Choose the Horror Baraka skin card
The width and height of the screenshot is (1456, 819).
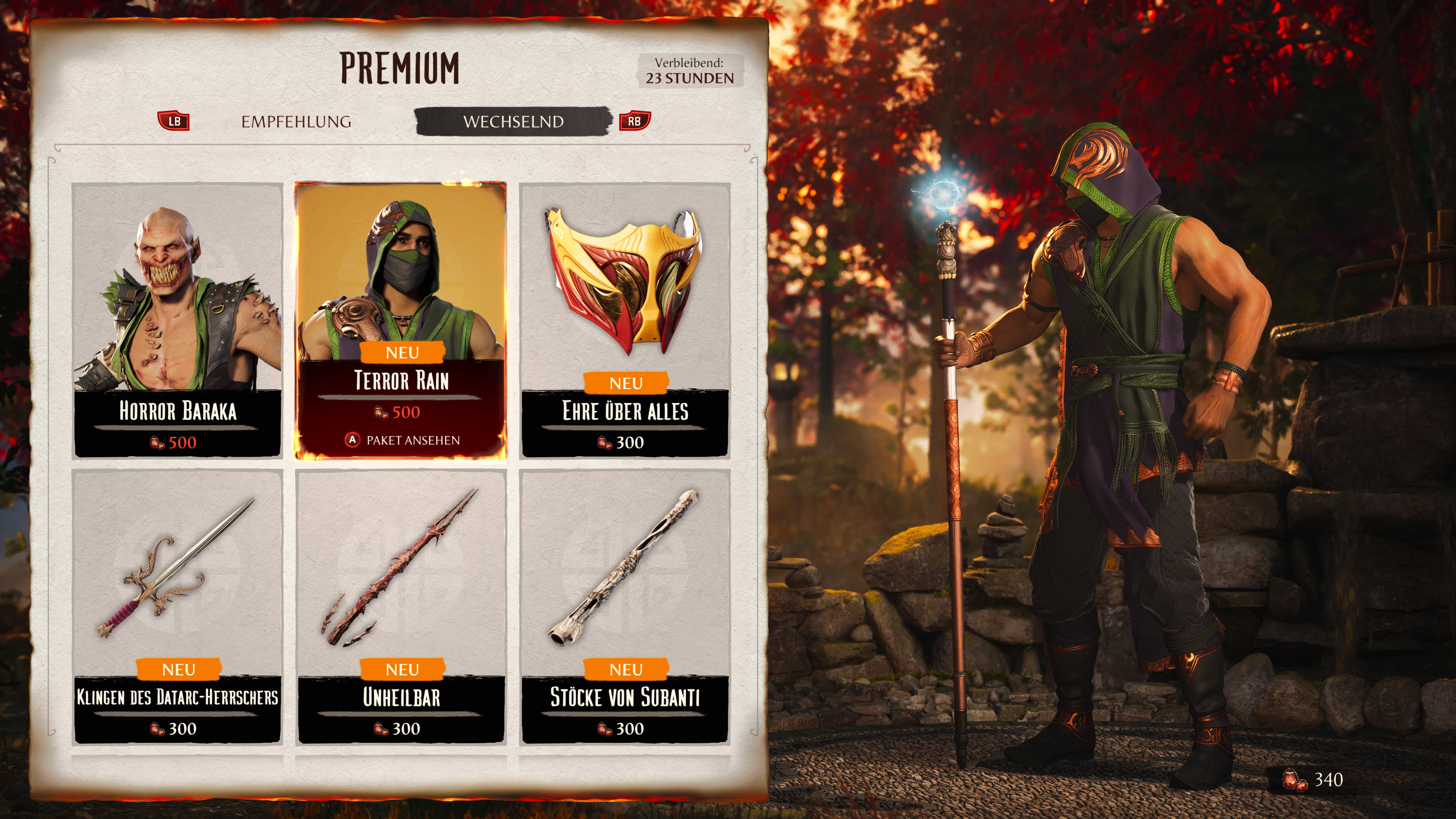coord(177,320)
